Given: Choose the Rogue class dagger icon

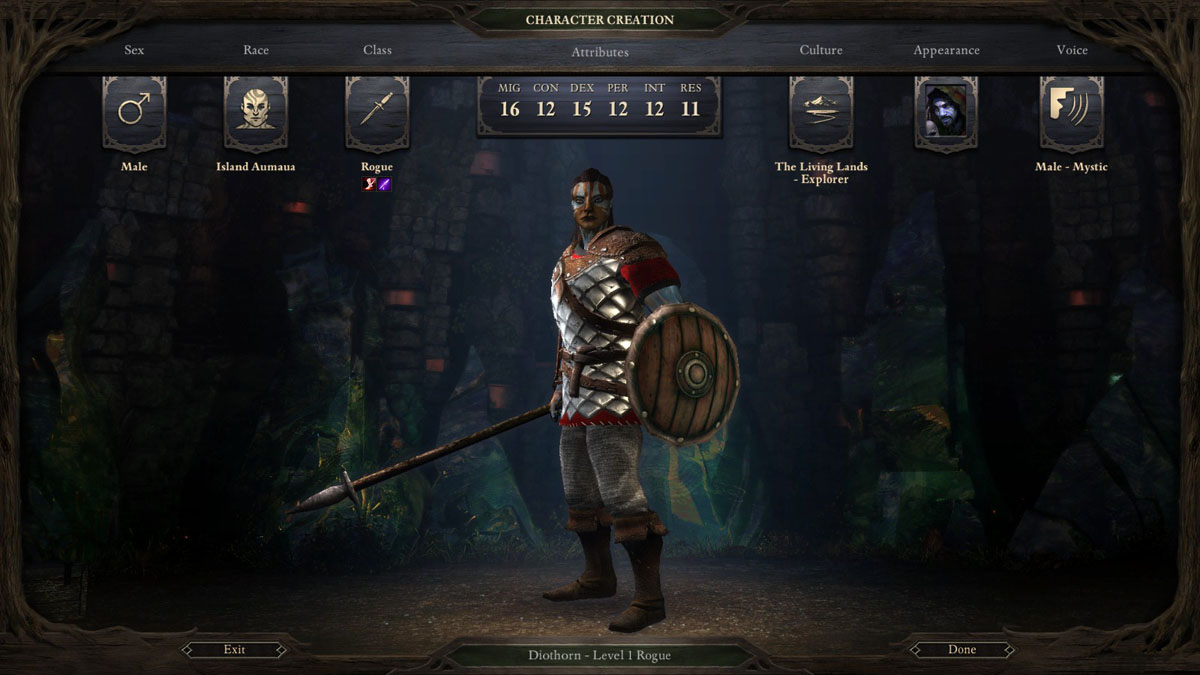Looking at the screenshot, I should (377, 113).
